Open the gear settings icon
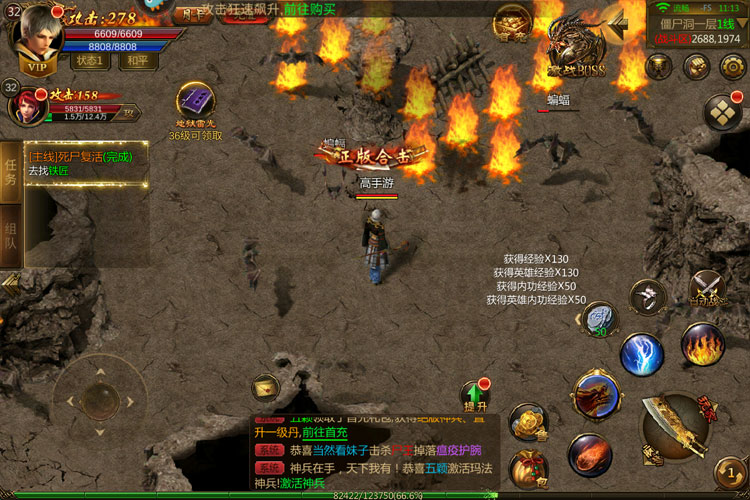Viewport: 750px width, 500px height. (x=732, y=67)
